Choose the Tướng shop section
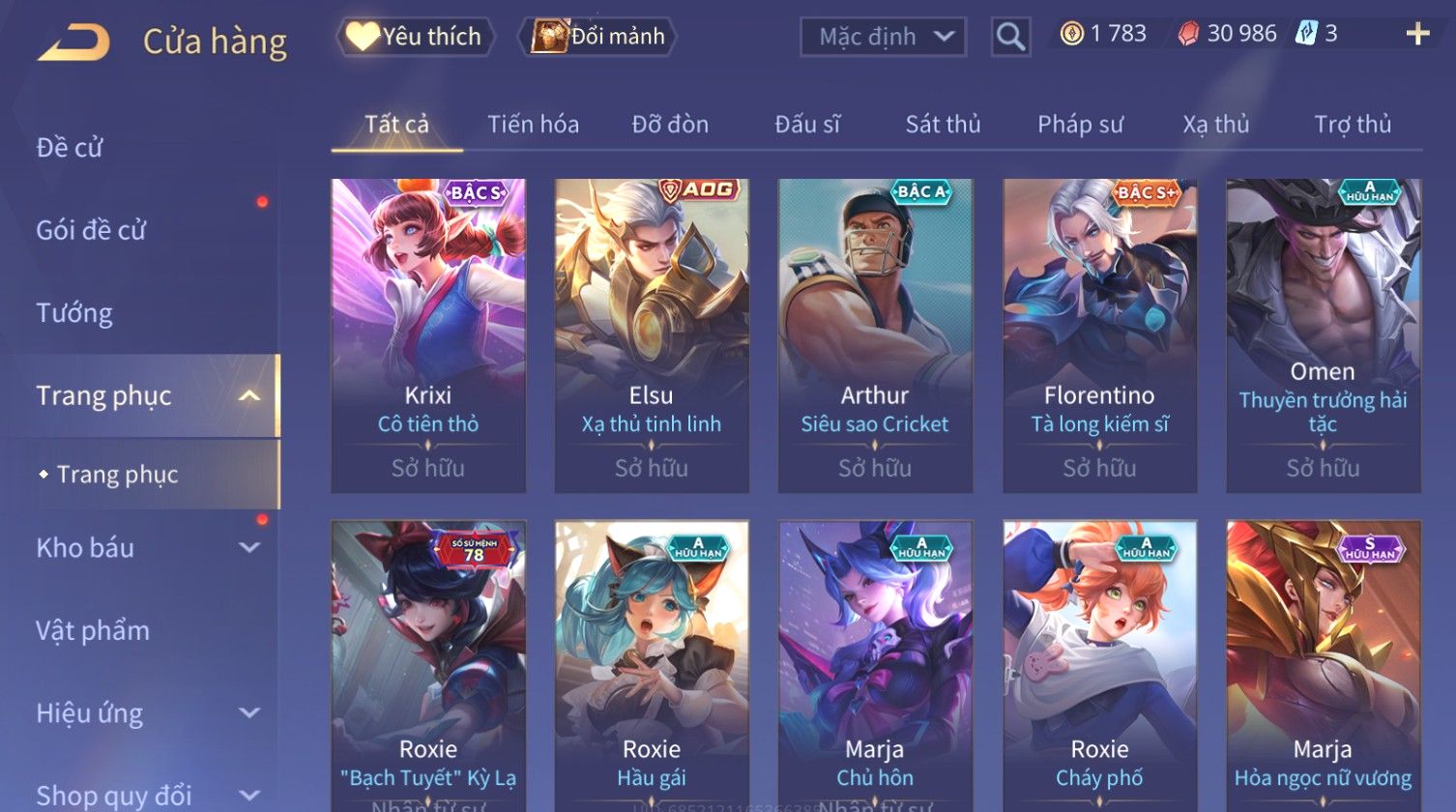 coord(74,313)
